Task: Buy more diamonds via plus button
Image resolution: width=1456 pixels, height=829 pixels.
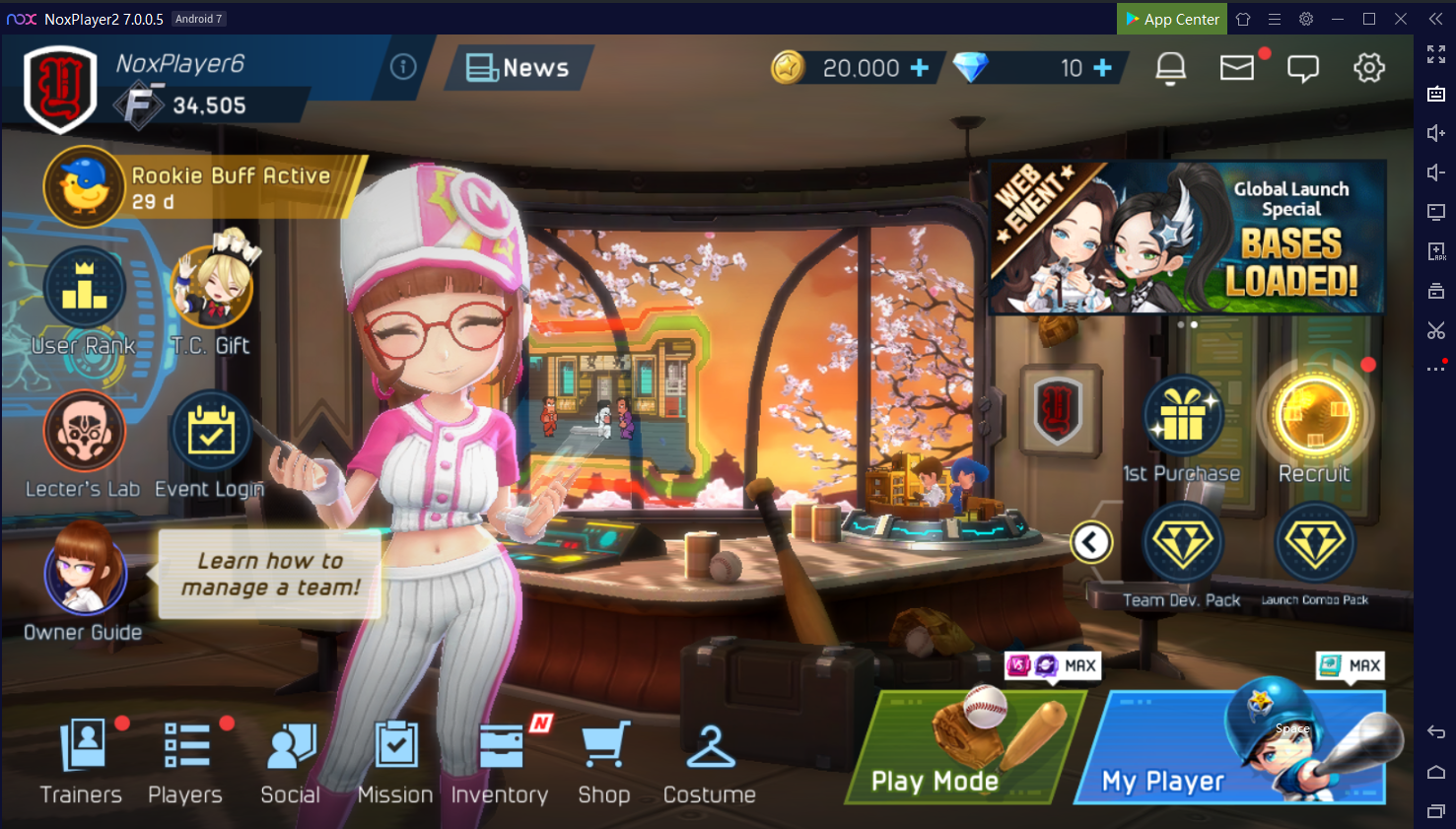Action: click(1102, 68)
